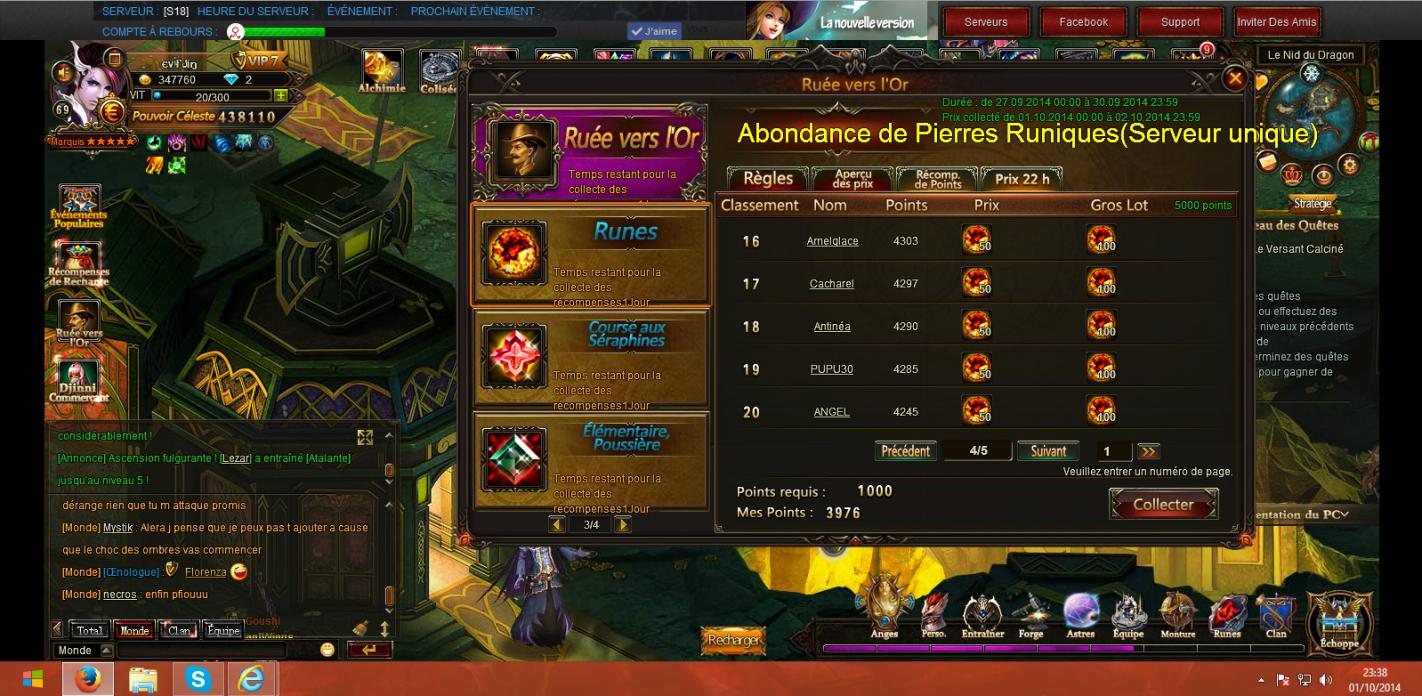Open the Règles tab

pos(768,178)
